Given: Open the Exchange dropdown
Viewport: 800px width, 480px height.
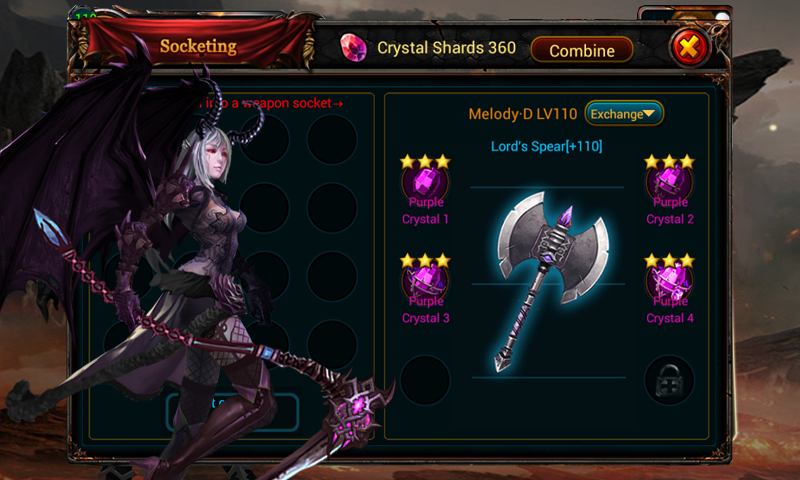Looking at the screenshot, I should (x=624, y=113).
